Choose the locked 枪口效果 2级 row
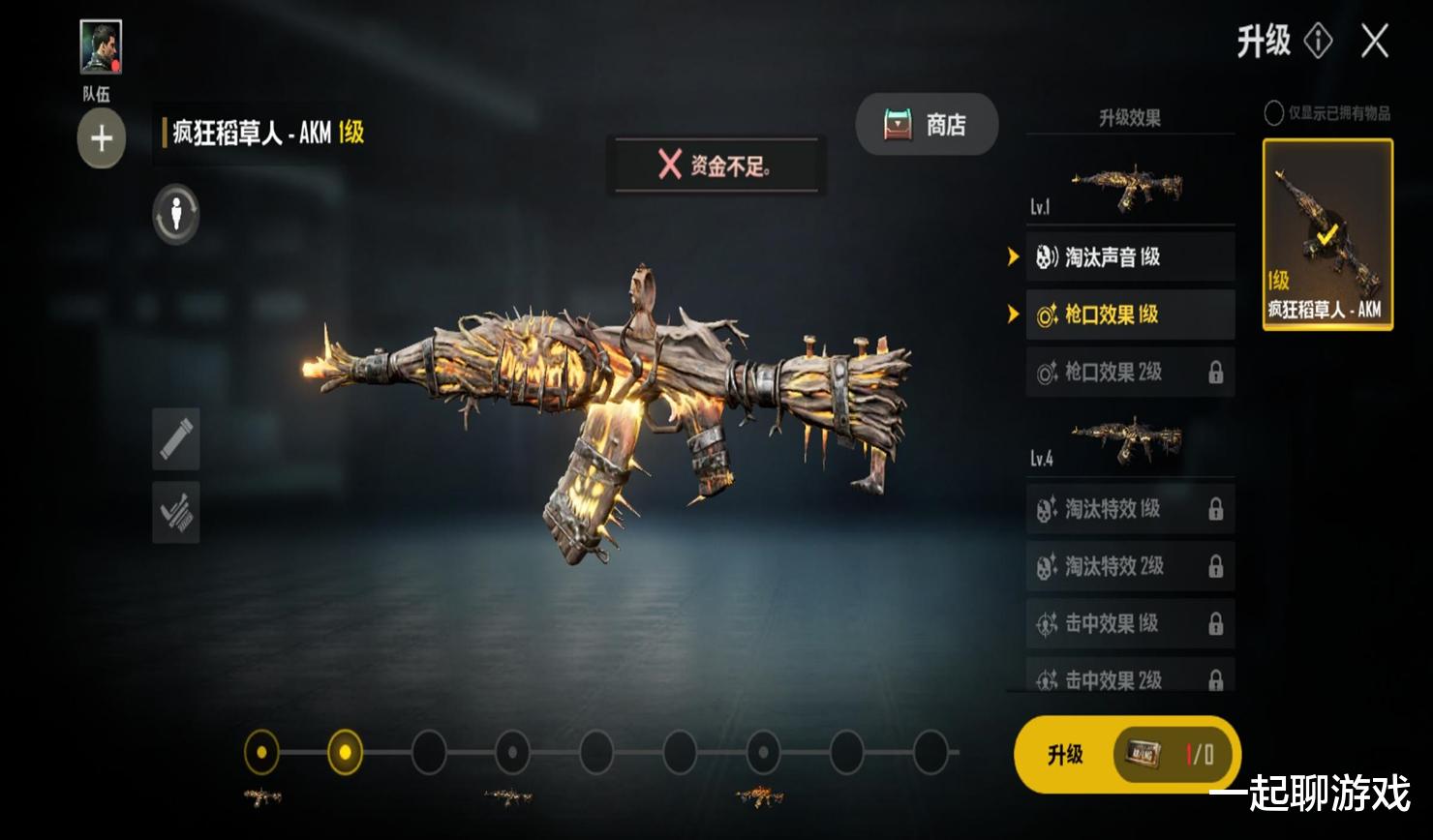The image size is (1433, 840). [x=1129, y=372]
